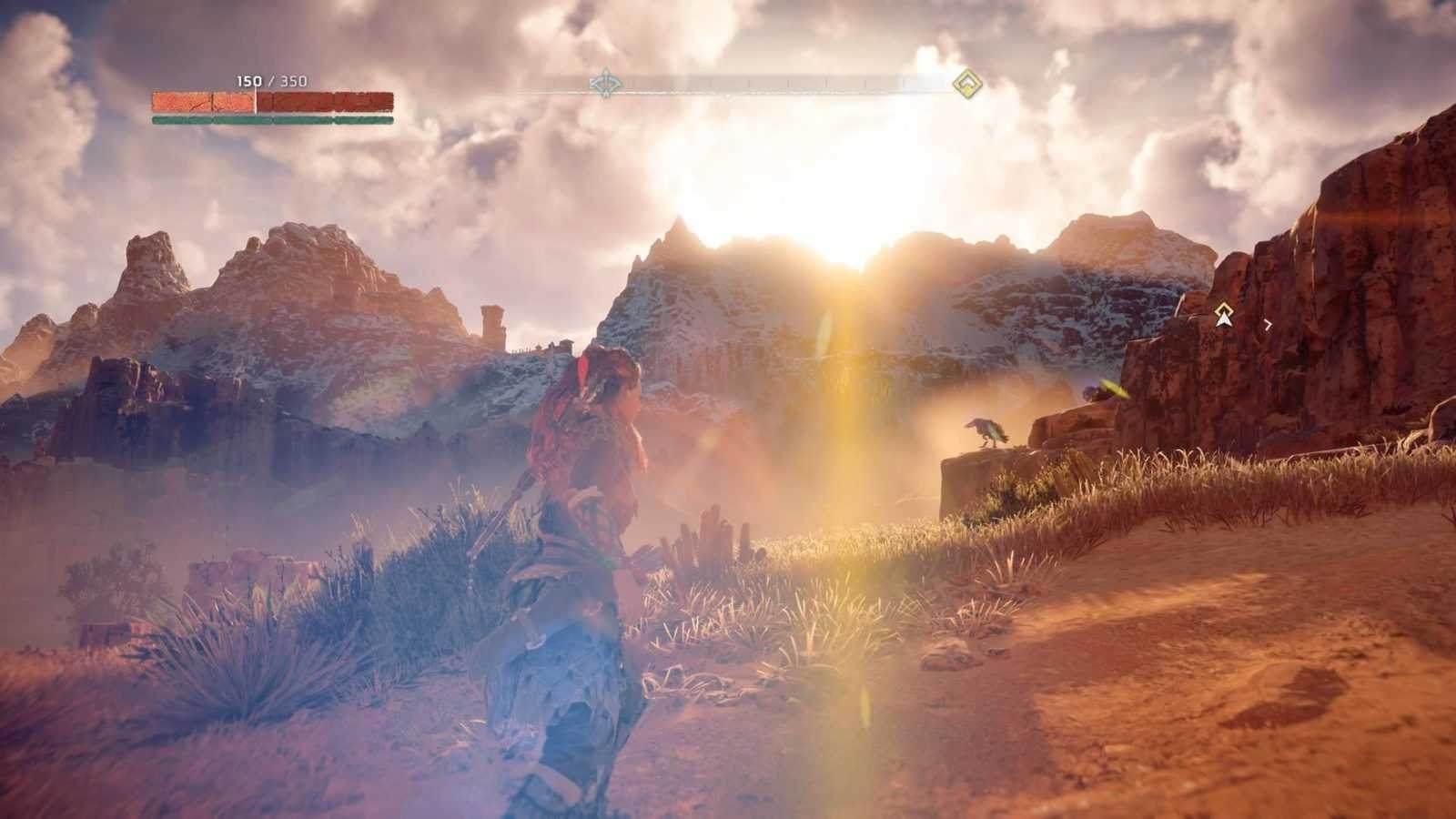Viewport: 1456px width, 819px height.
Task: Select the blue marker icon on the compass
Action: [605, 84]
